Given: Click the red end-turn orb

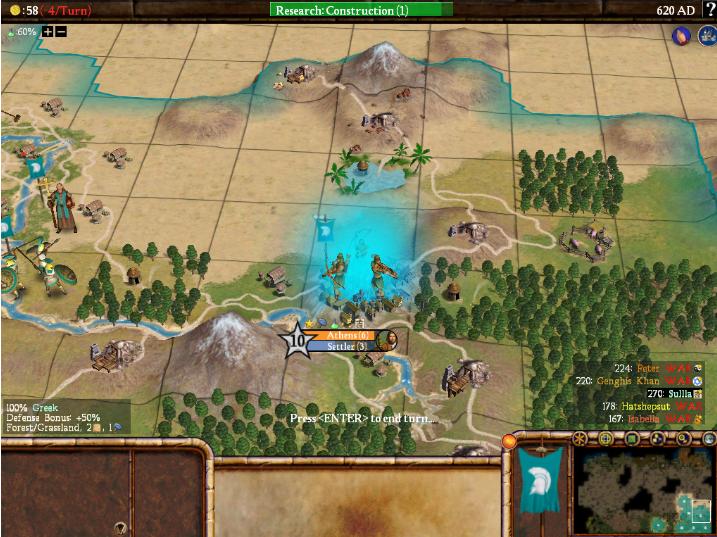Looking at the screenshot, I should 509,441.
